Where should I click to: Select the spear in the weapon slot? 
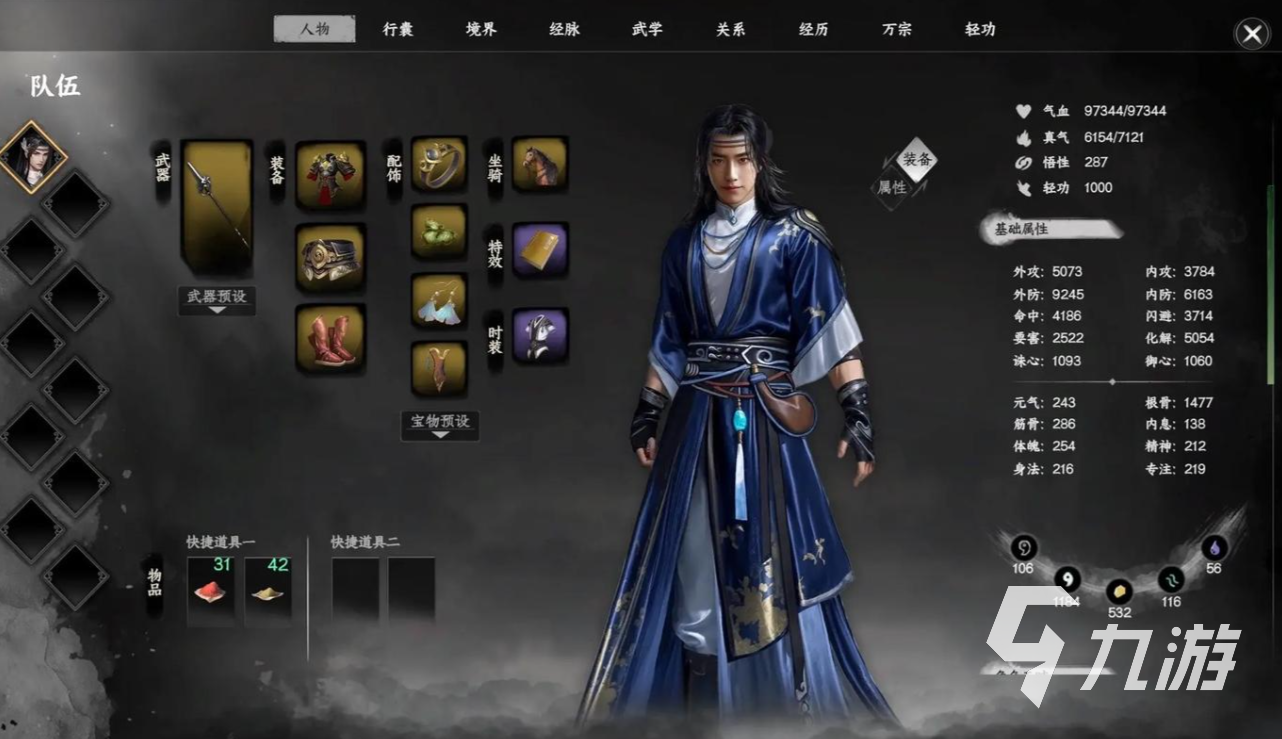217,205
